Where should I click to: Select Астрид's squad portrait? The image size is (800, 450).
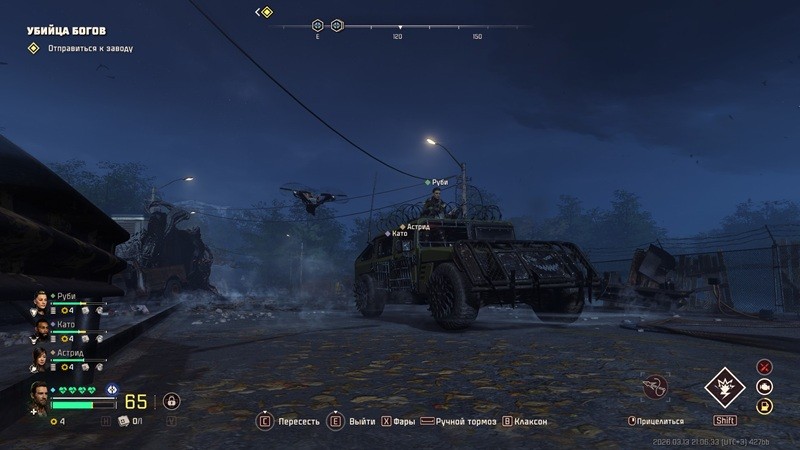click(39, 357)
